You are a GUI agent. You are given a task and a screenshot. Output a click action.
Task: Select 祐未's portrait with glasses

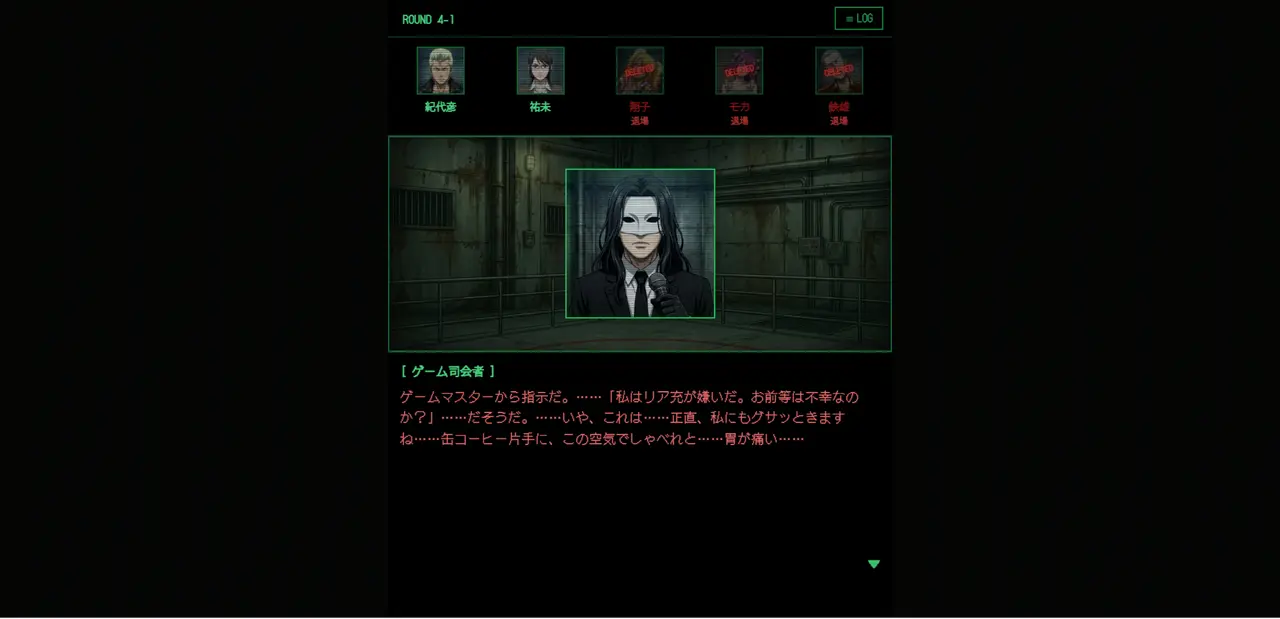pos(540,71)
